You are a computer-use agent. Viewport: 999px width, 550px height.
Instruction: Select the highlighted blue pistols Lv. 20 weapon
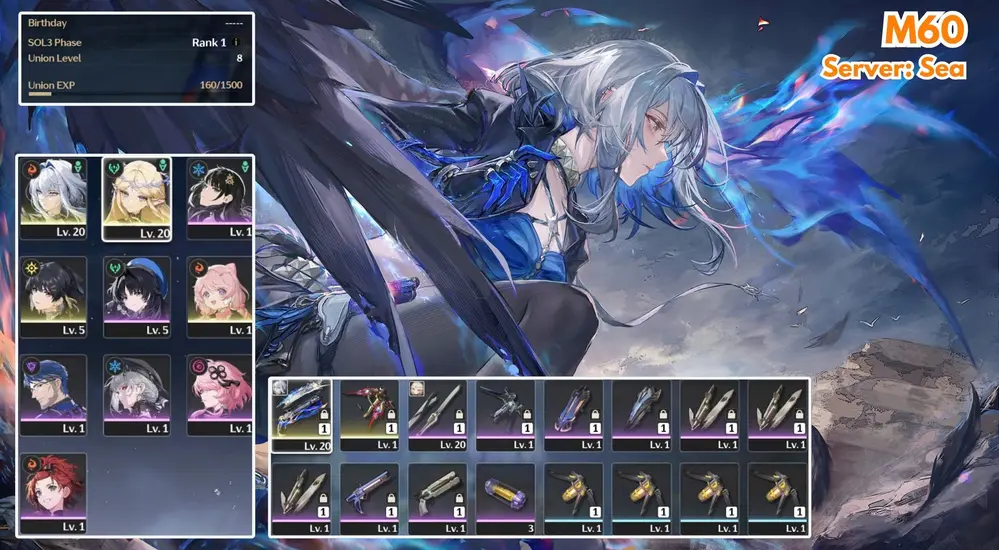click(301, 415)
